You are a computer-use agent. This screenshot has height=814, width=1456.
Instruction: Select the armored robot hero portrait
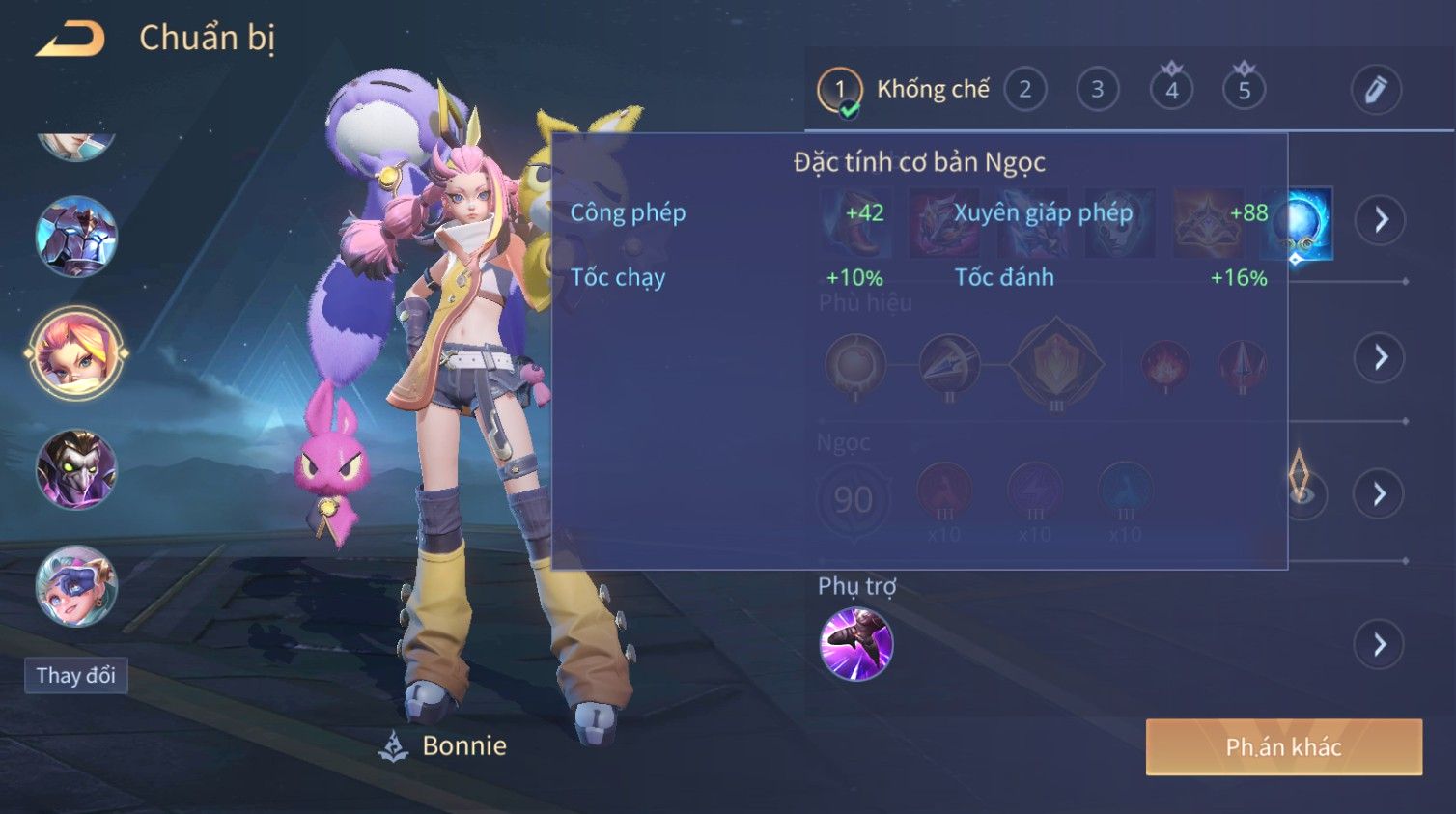point(76,237)
